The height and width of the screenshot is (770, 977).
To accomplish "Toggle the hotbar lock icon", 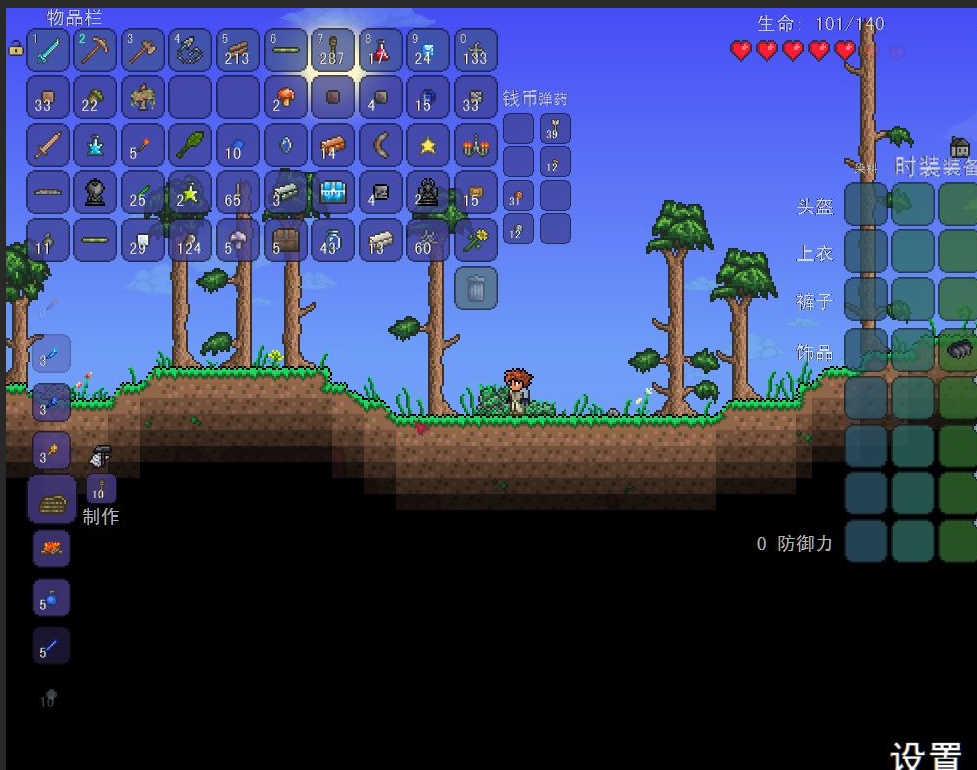I will tap(15, 47).
